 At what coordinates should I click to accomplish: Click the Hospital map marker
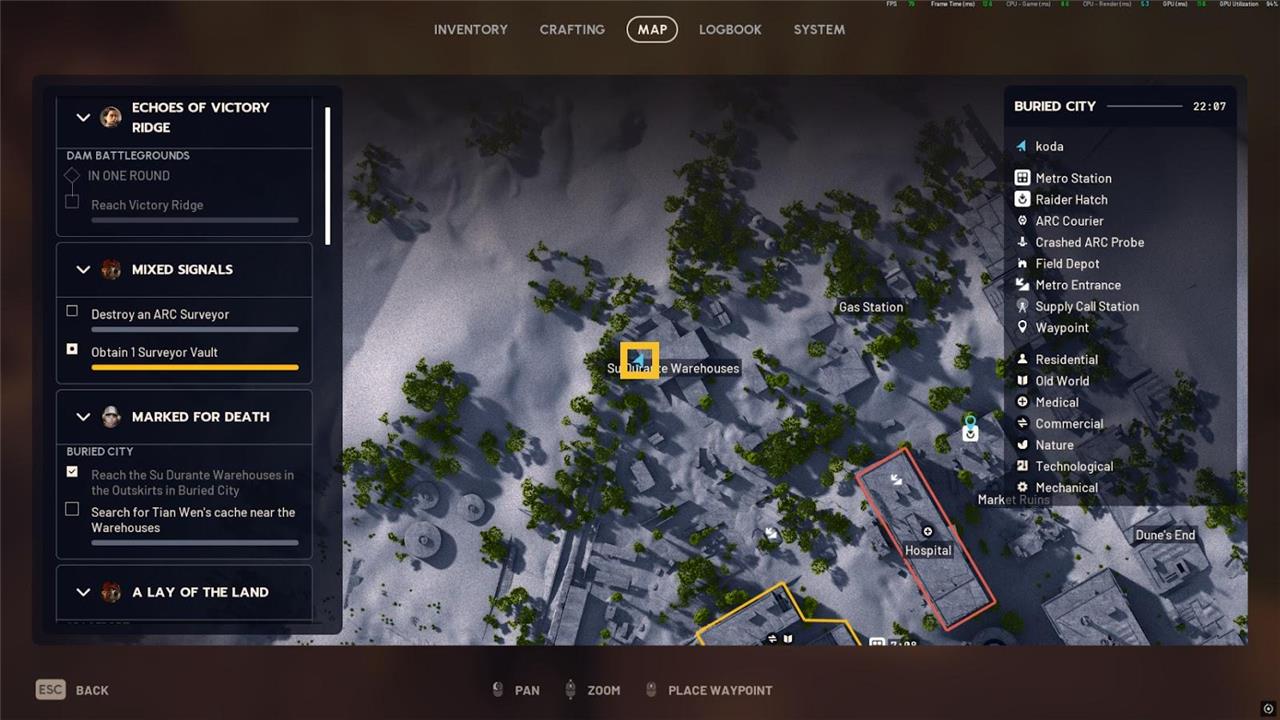coord(927,533)
